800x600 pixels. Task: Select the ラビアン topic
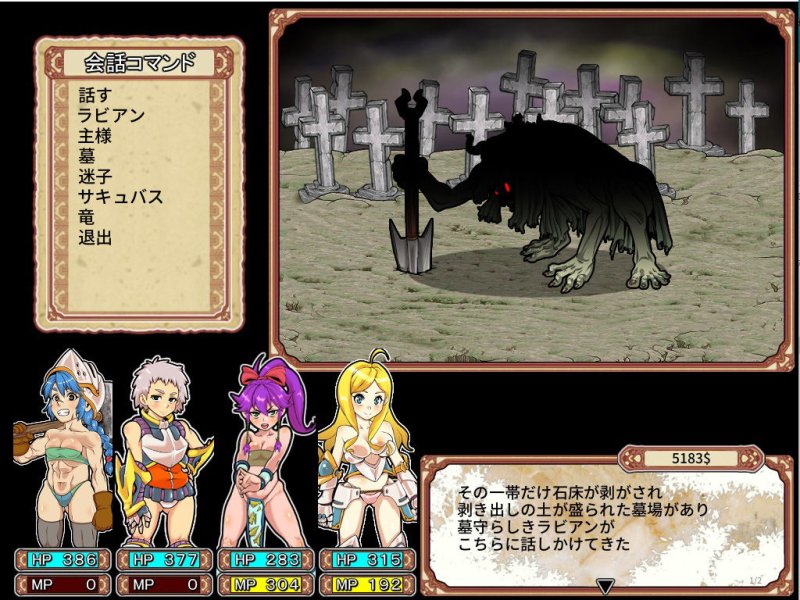pos(112,116)
